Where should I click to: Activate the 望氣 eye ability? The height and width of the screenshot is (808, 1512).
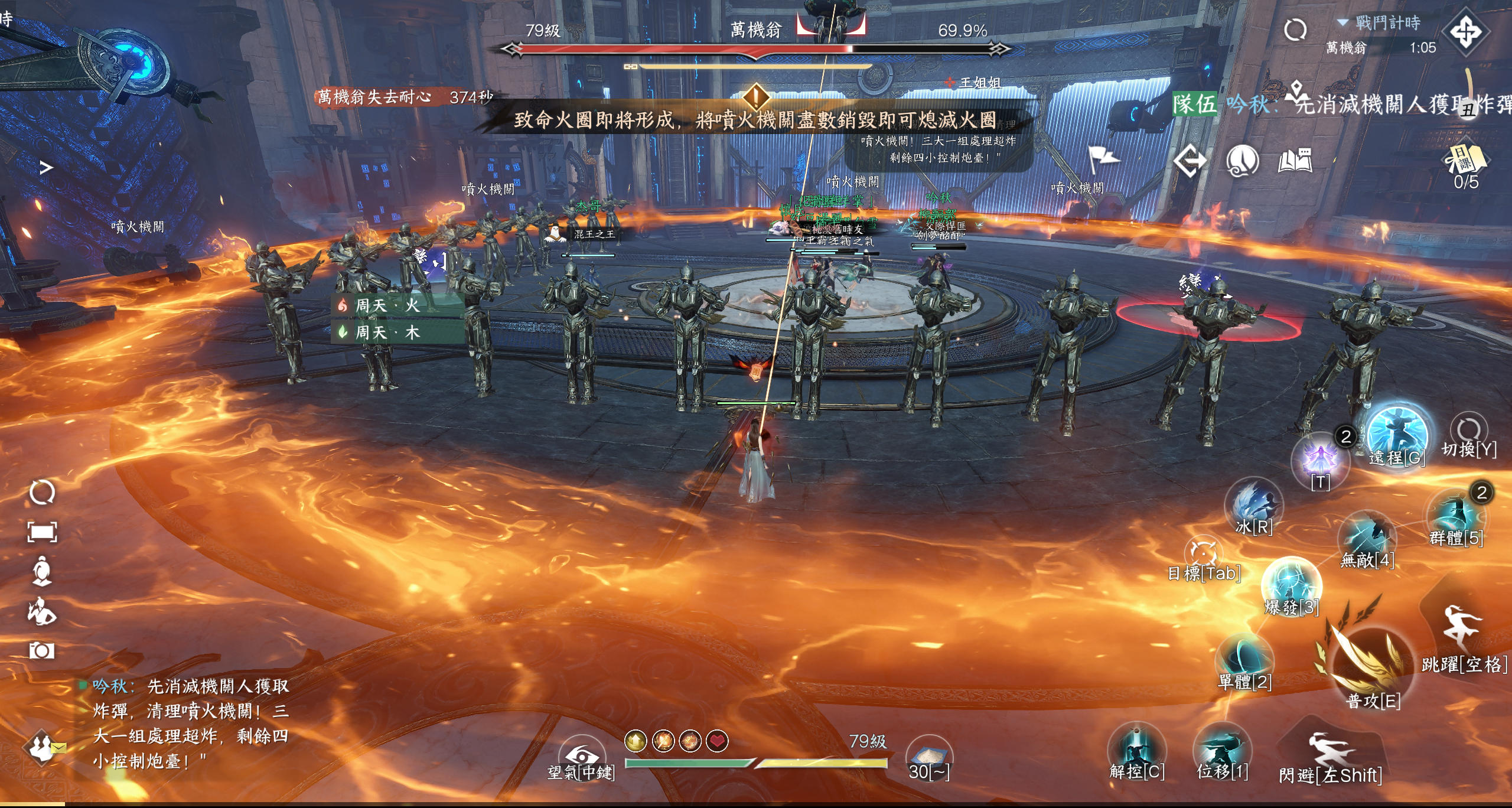pyautogui.click(x=581, y=756)
